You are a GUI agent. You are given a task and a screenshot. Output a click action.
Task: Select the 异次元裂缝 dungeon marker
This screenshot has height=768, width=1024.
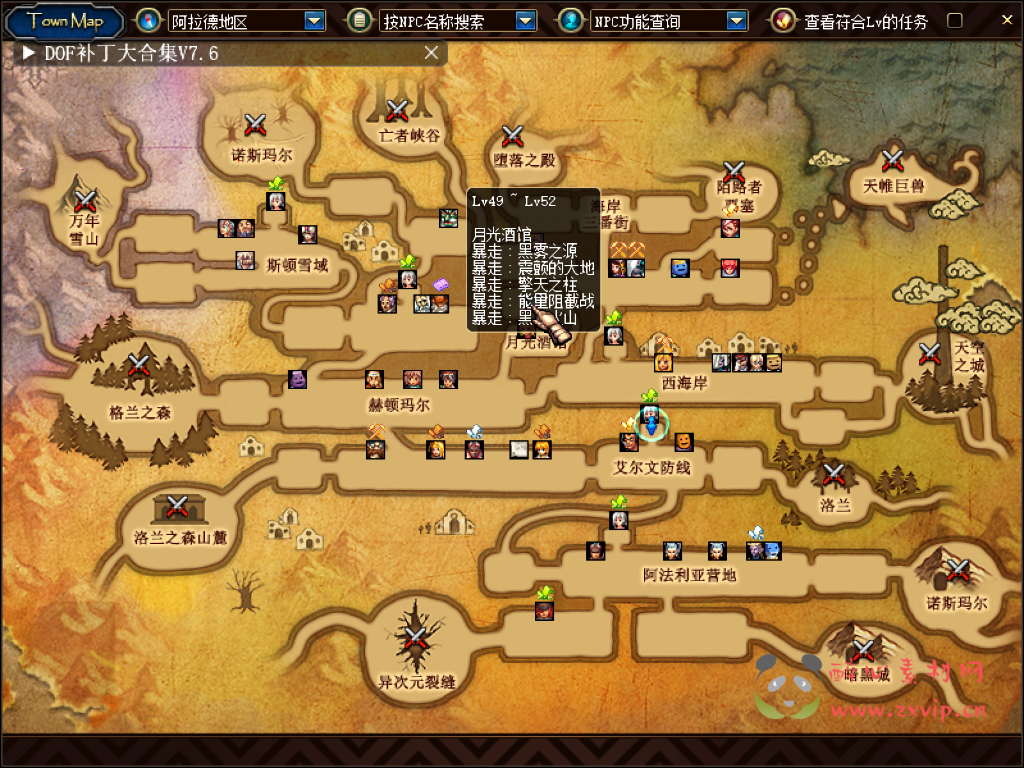(x=415, y=639)
